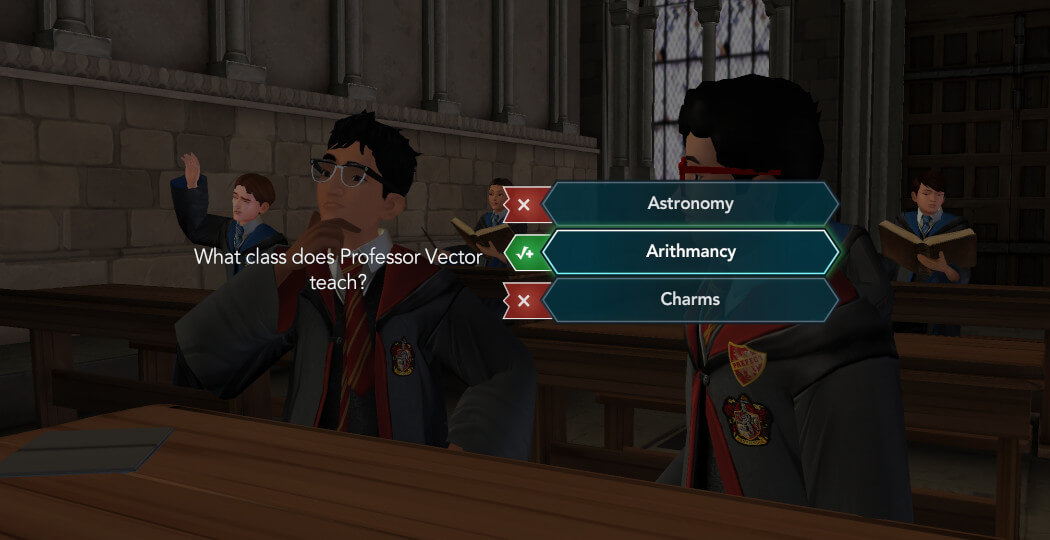Choose the Astronomy answer
1050x540 pixels.
[x=690, y=204]
